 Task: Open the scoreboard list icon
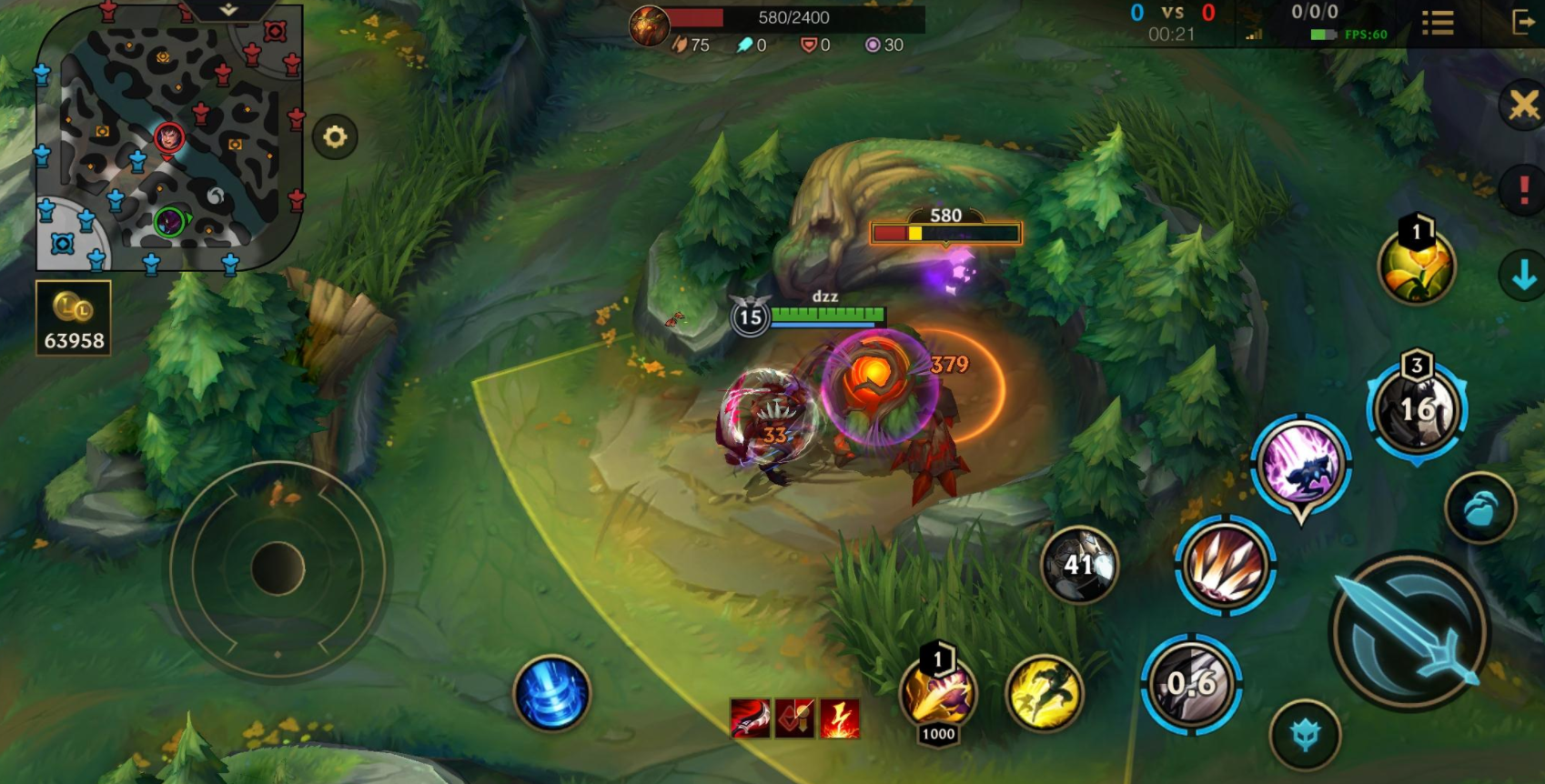[x=1438, y=23]
